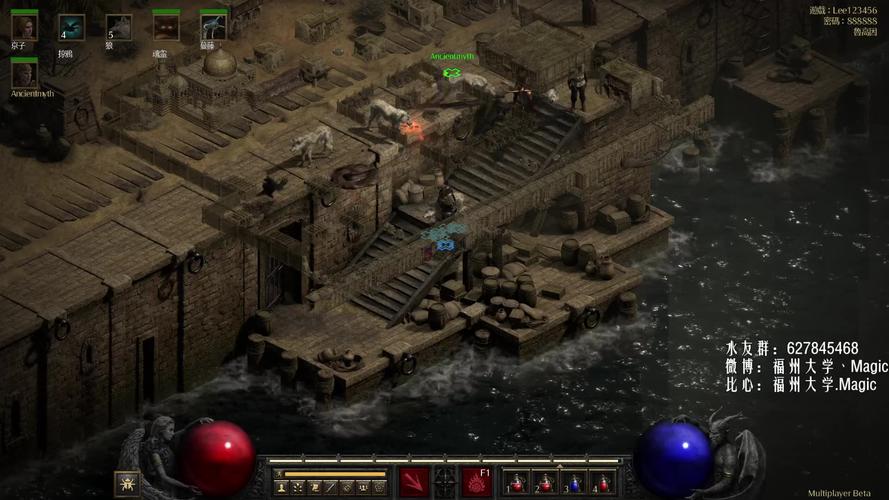Click the wolf summon portrait showing 5
Screen dimensions: 889x500
(117, 27)
